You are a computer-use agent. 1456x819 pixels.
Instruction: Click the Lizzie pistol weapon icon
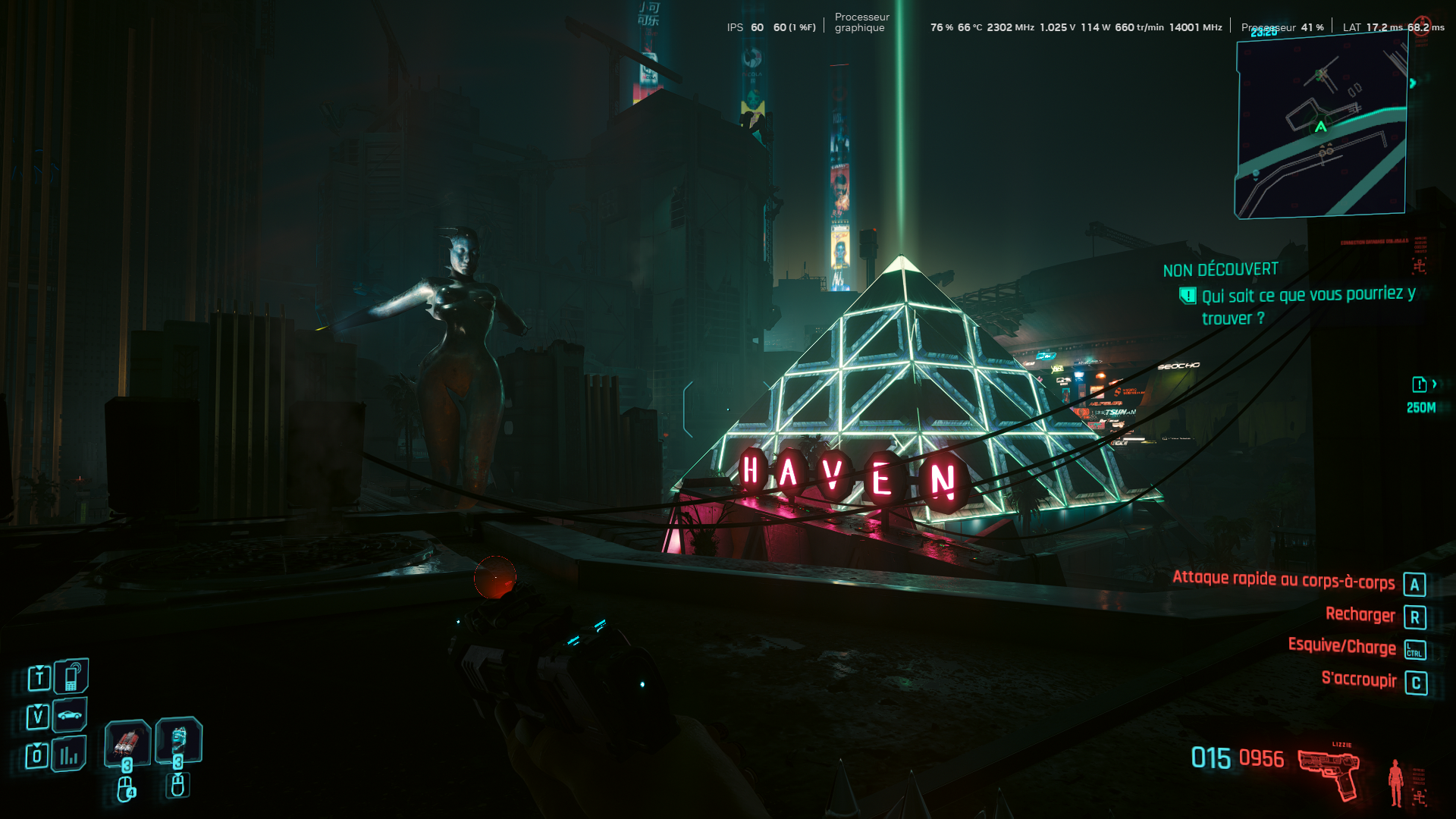pos(1329,772)
